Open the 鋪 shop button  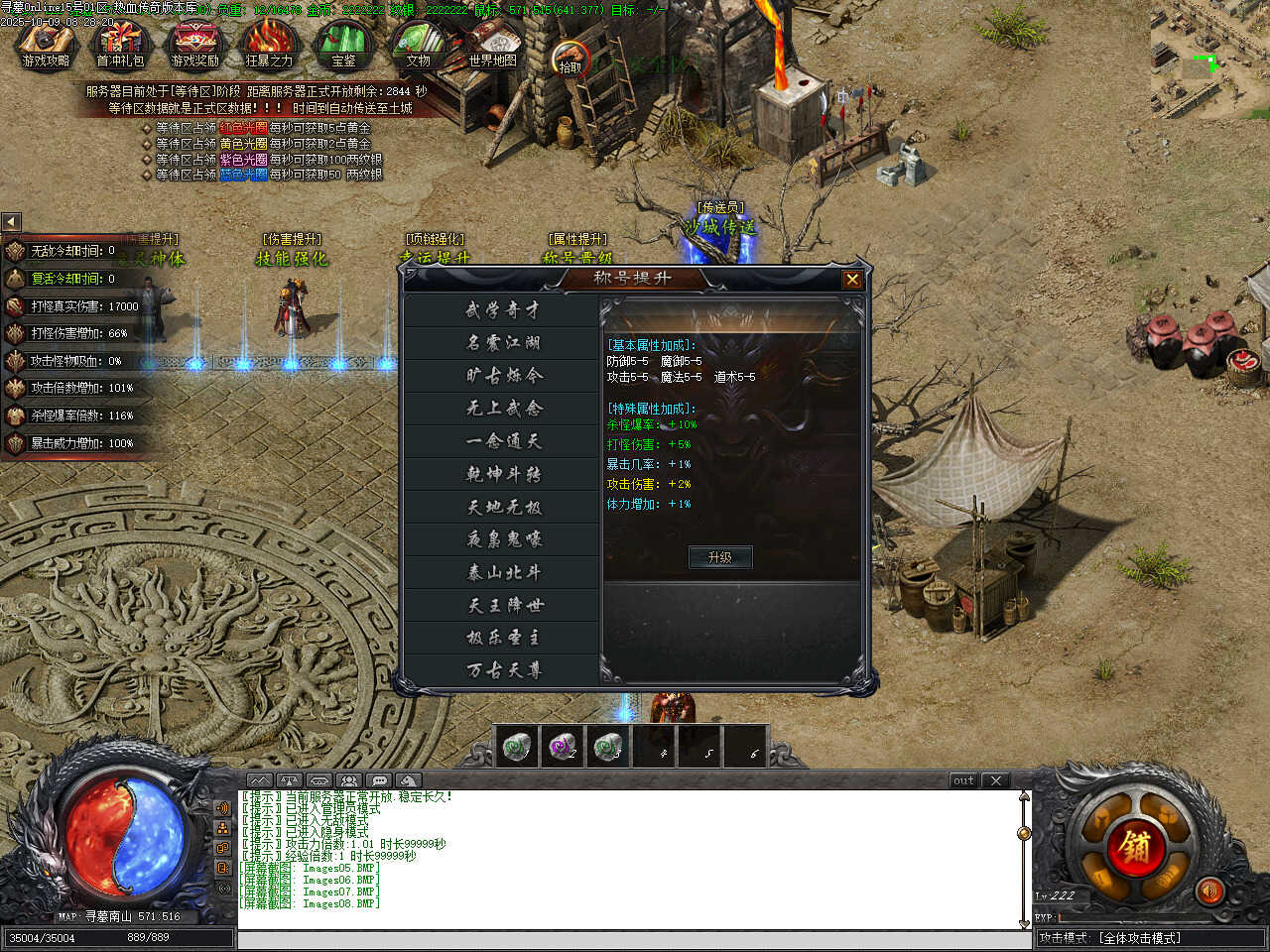coord(1135,847)
